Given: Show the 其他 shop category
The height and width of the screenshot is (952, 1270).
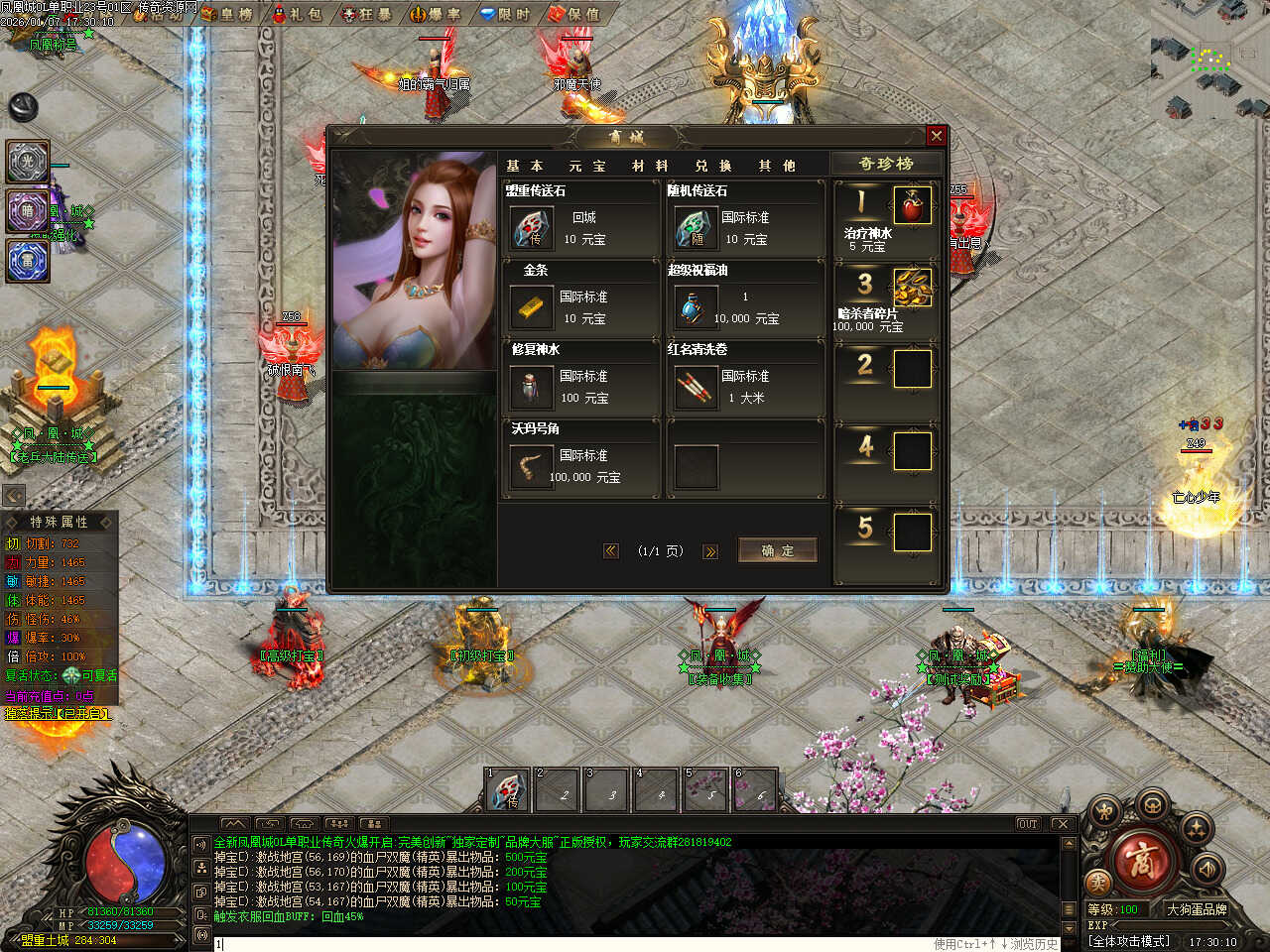Looking at the screenshot, I should coord(777,166).
